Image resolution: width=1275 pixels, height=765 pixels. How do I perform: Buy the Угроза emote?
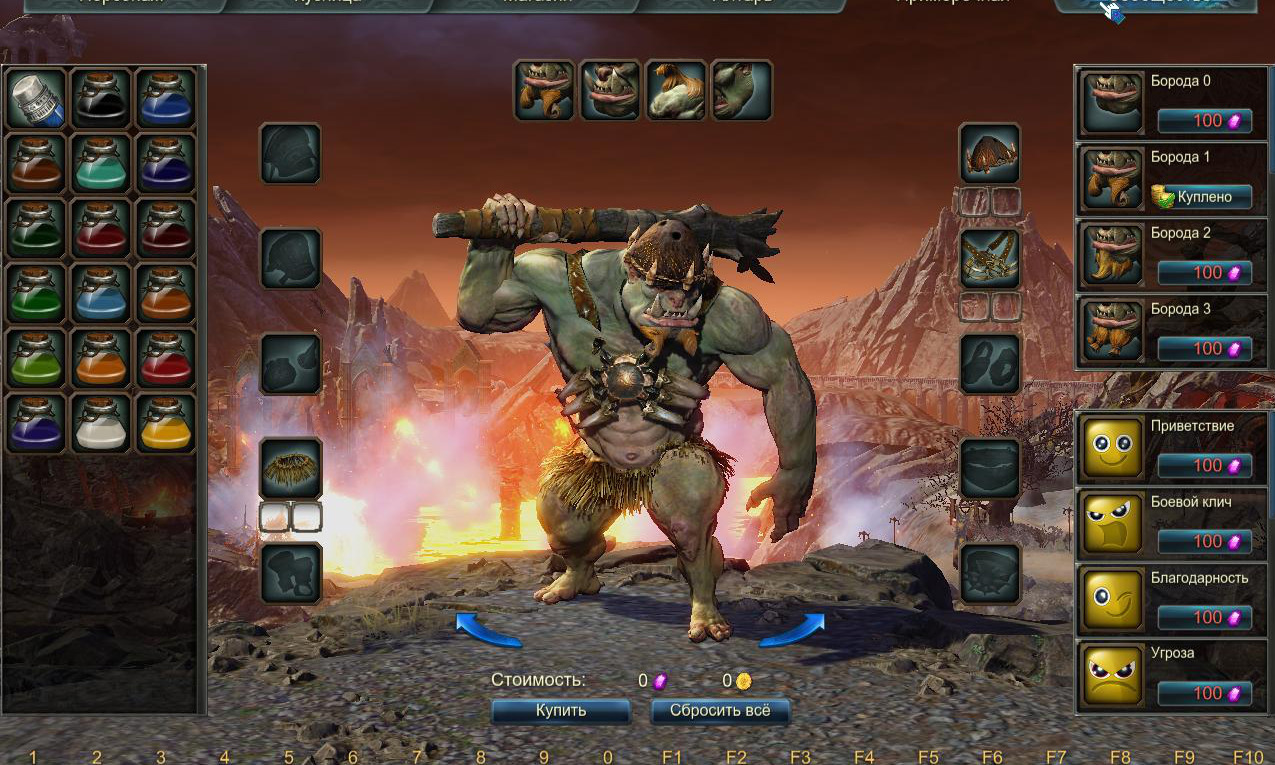[1205, 693]
